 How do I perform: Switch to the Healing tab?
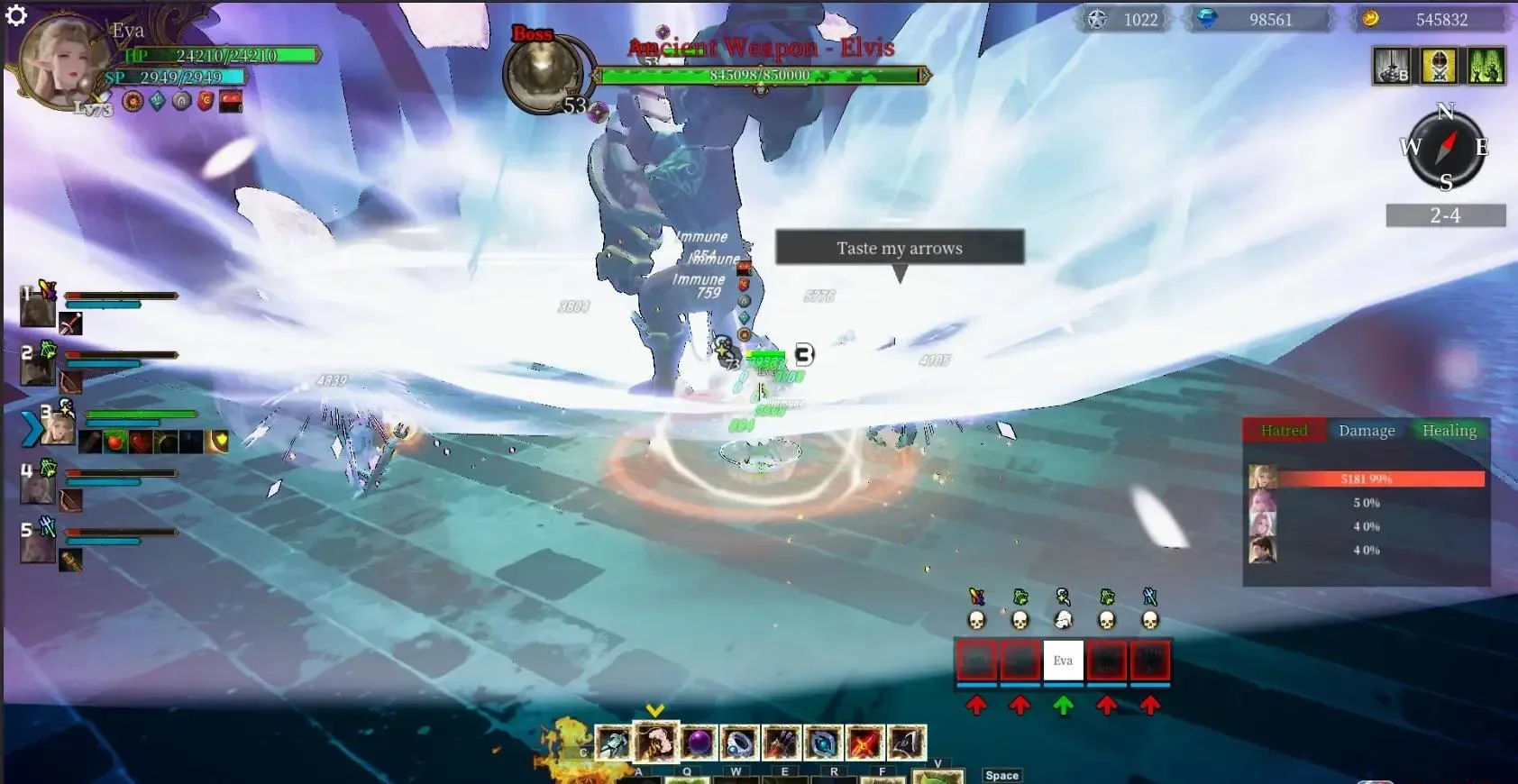(x=1449, y=431)
